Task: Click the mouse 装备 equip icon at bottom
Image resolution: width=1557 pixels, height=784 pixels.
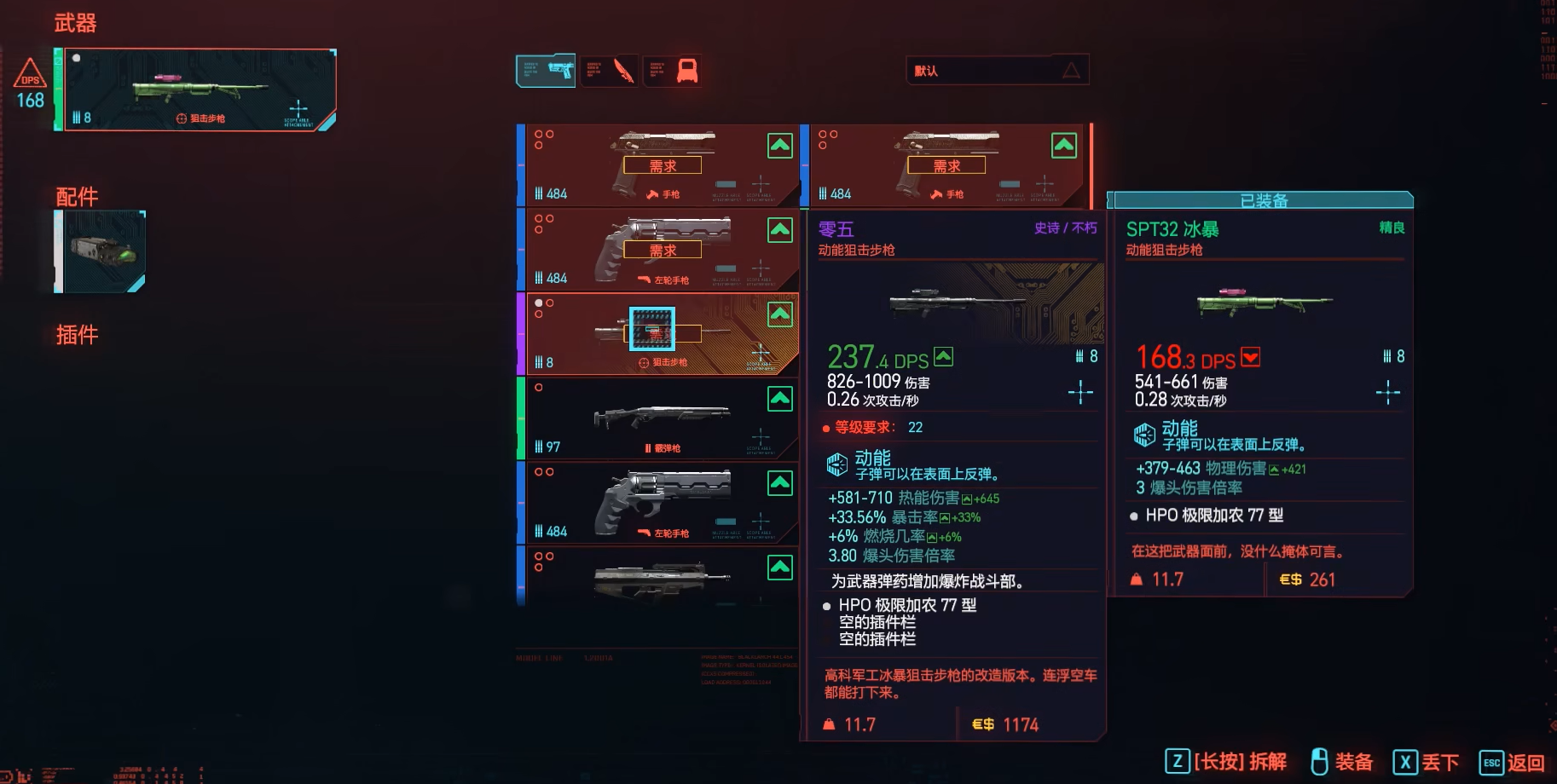Action: coord(1319,762)
